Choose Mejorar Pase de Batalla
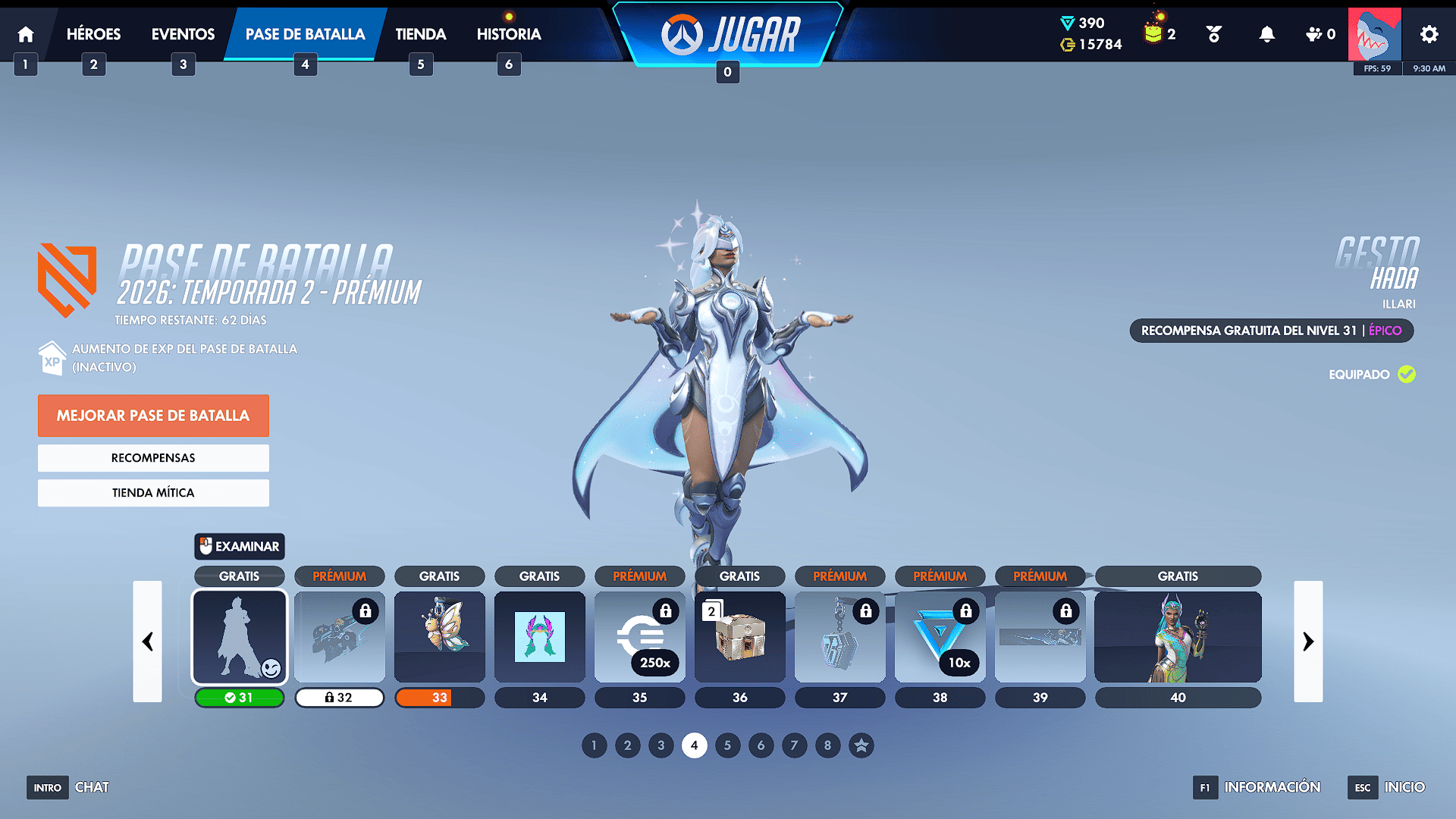 click(x=153, y=416)
